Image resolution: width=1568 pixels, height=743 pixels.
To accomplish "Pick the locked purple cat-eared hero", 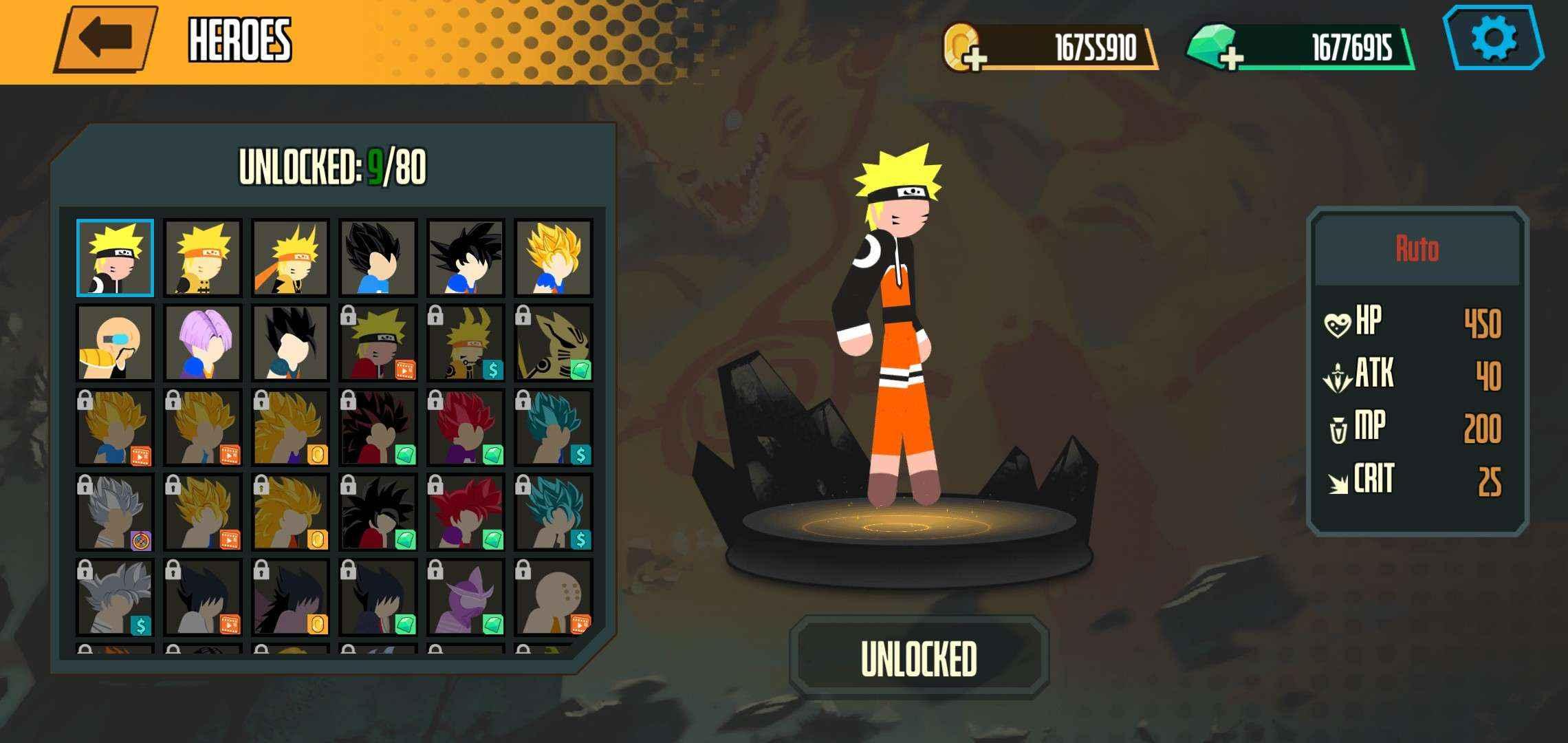I will click(x=466, y=596).
